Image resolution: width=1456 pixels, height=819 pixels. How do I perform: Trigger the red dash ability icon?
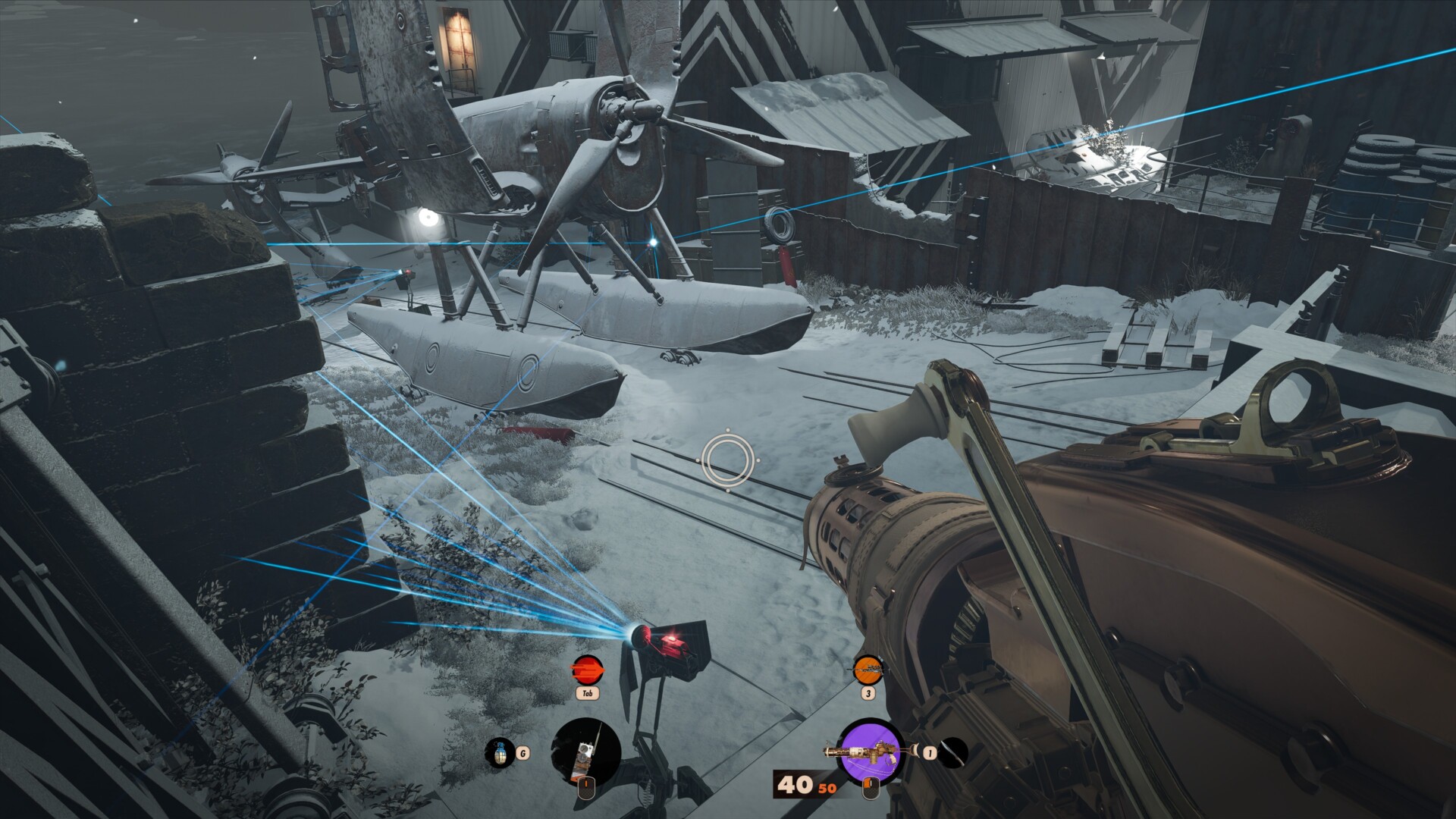[x=587, y=670]
